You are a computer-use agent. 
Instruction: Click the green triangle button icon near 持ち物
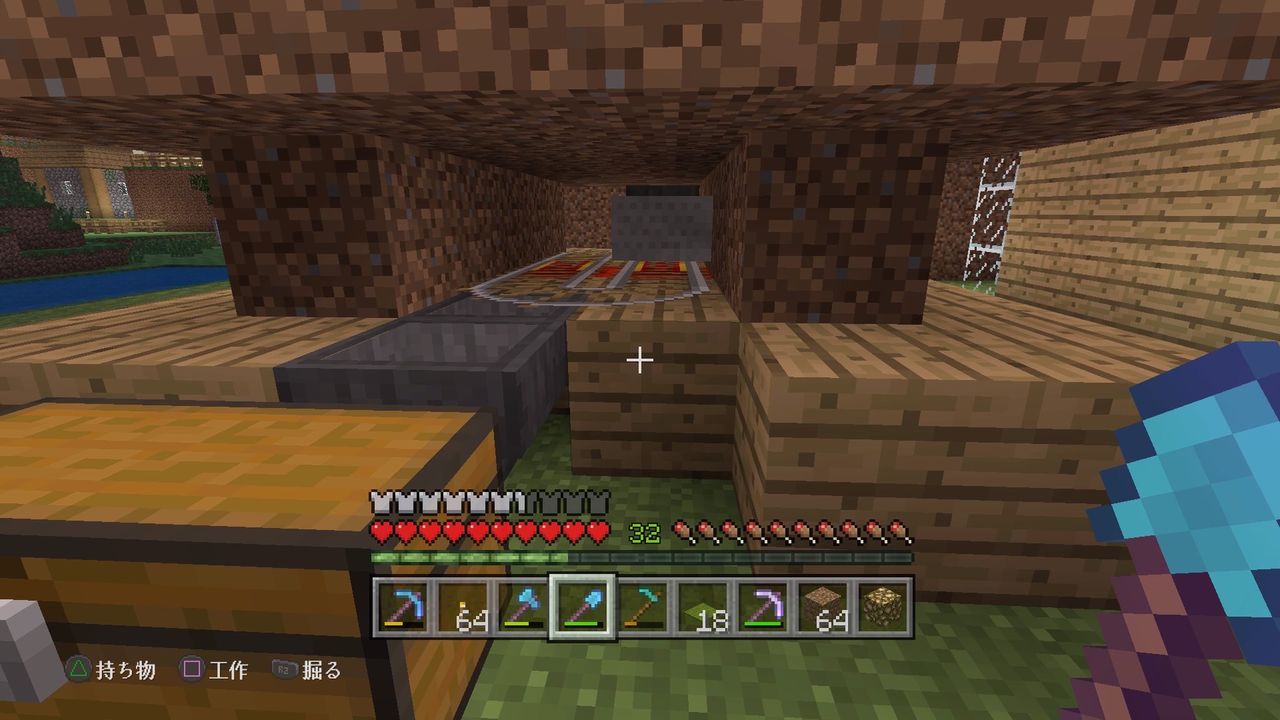coord(79,667)
